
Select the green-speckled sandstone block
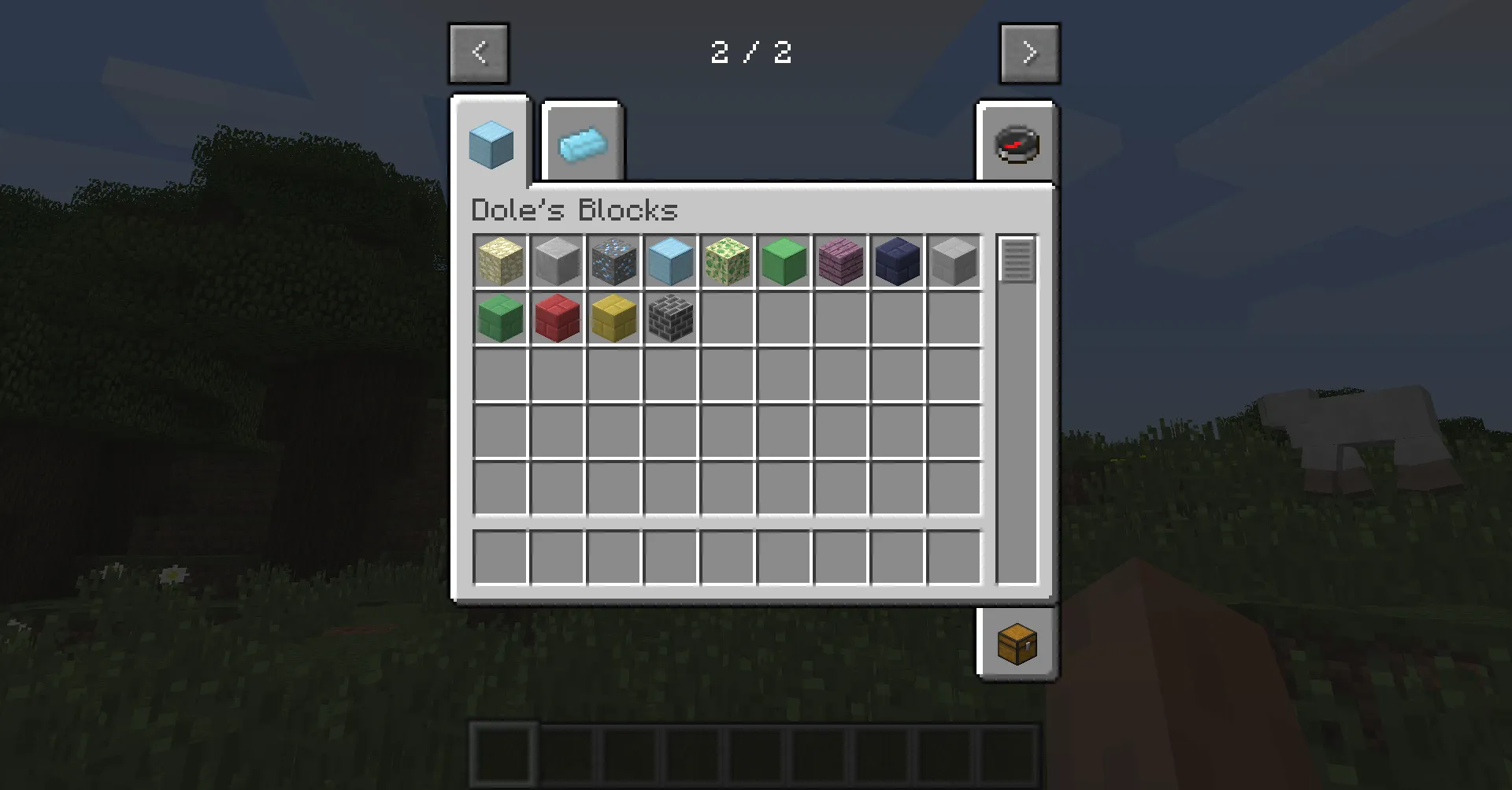click(x=727, y=261)
